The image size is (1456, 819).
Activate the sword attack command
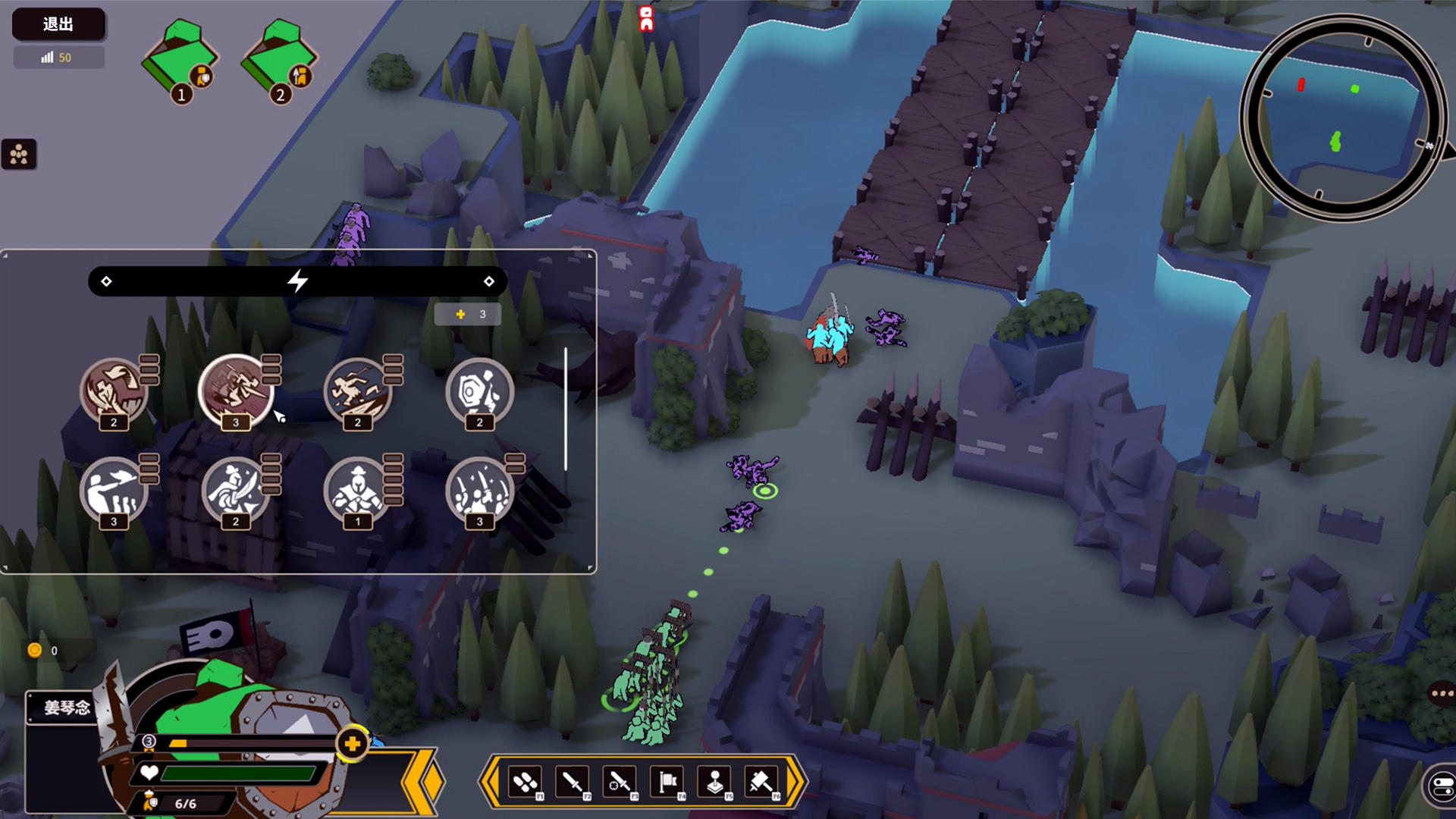tap(573, 781)
